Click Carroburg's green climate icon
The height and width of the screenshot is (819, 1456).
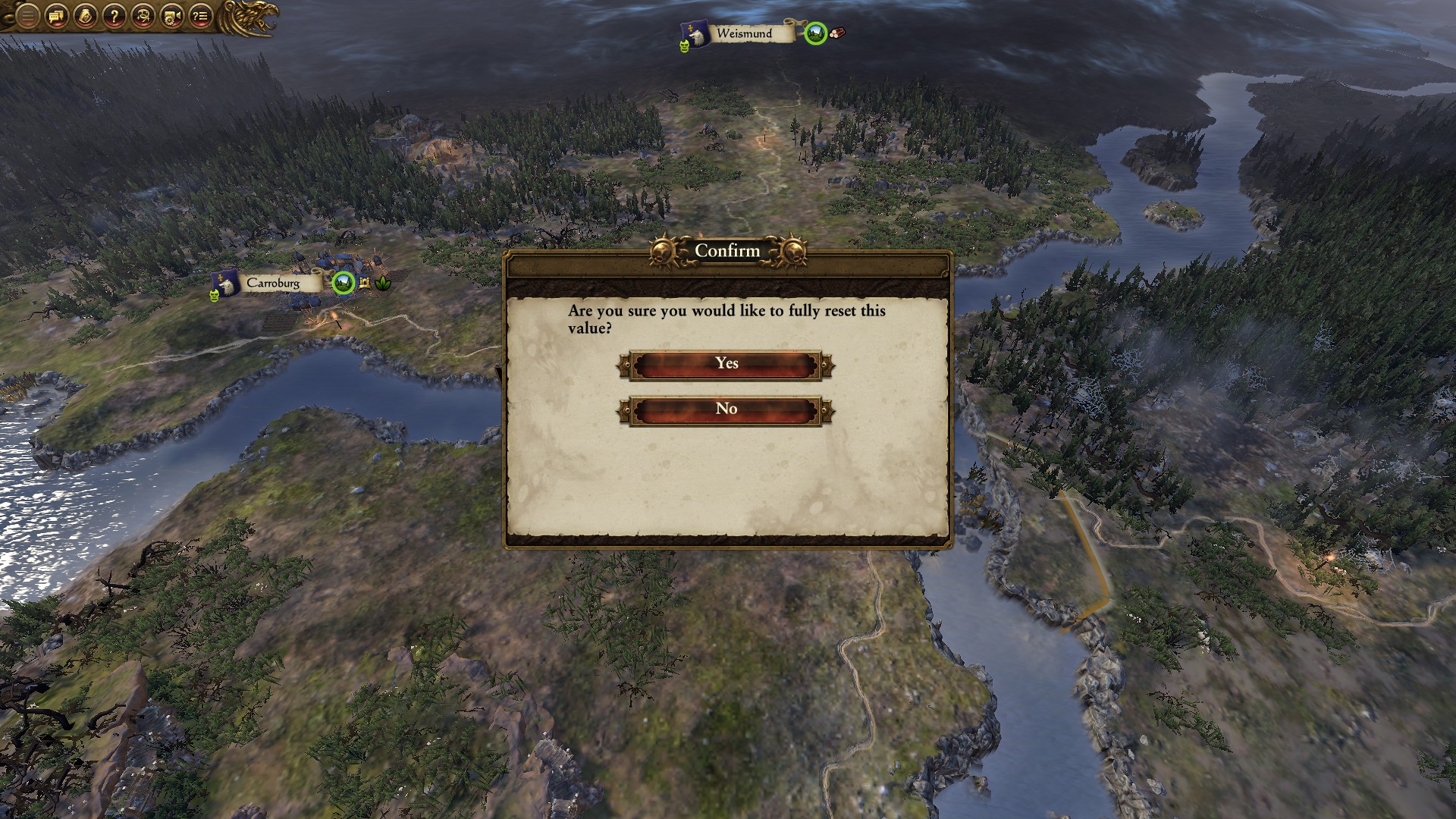tap(344, 283)
